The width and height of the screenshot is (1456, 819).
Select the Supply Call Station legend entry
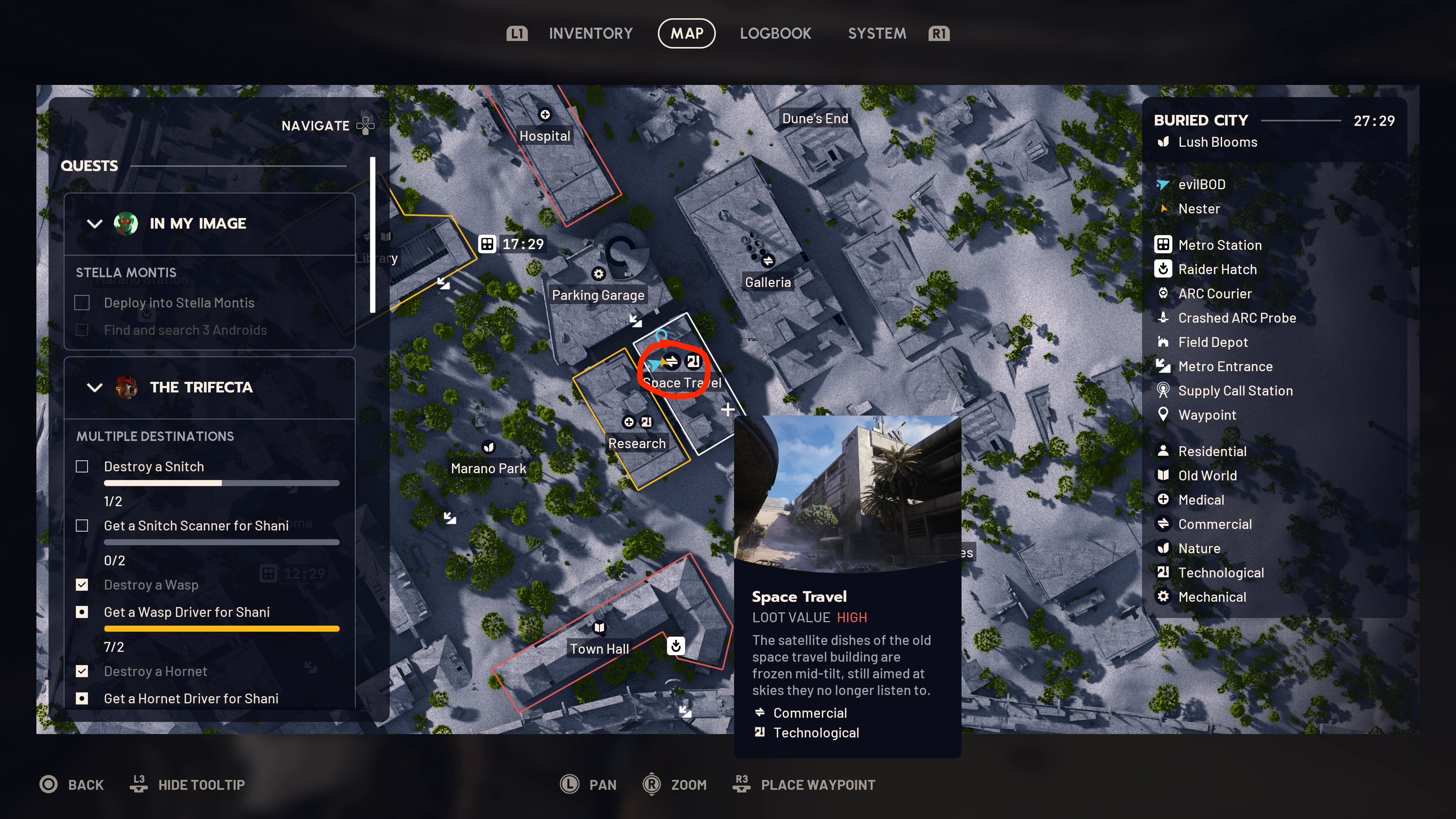[1235, 391]
